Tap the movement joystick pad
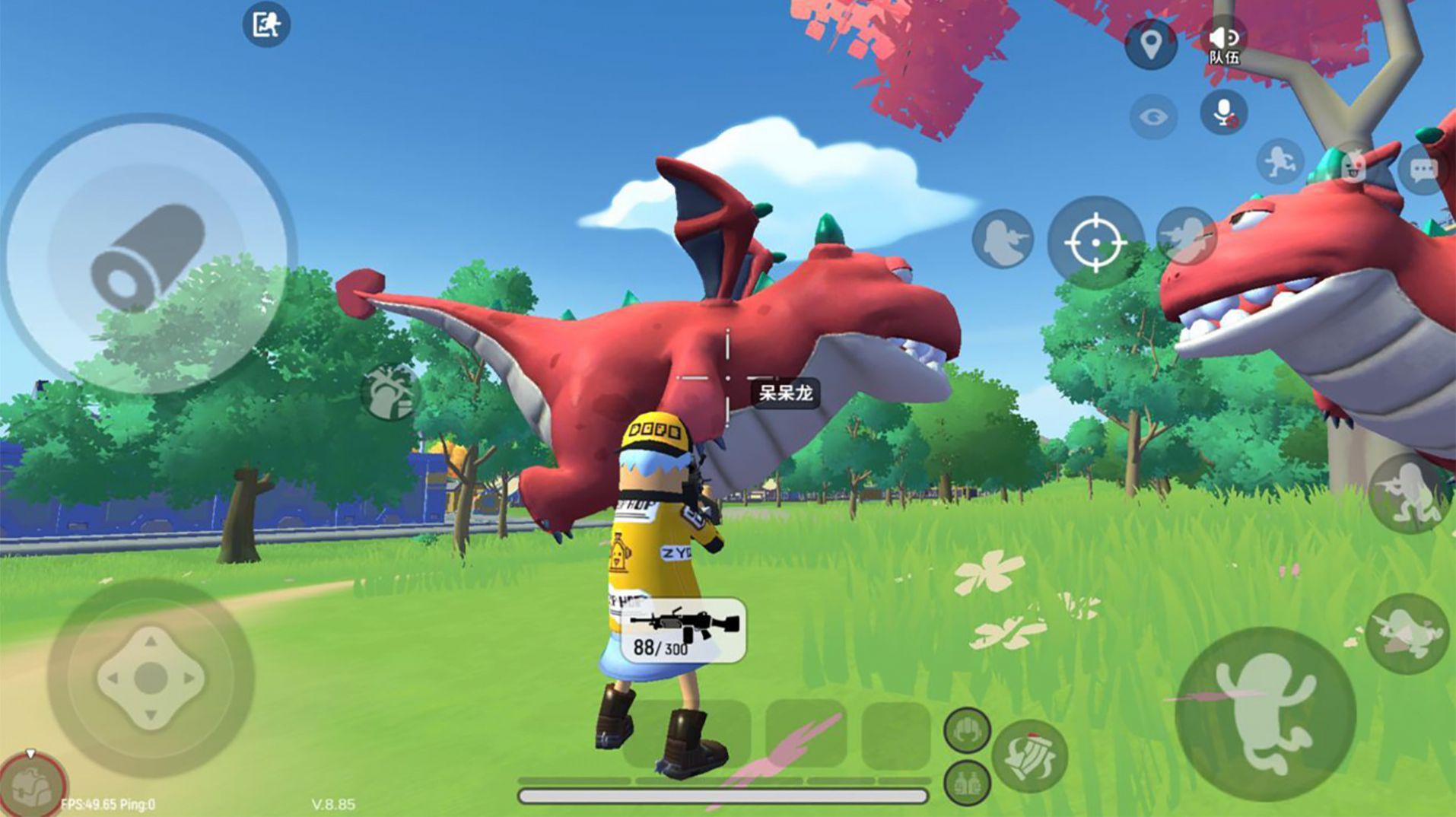Screen dimensions: 1456x817 (x=151, y=677)
